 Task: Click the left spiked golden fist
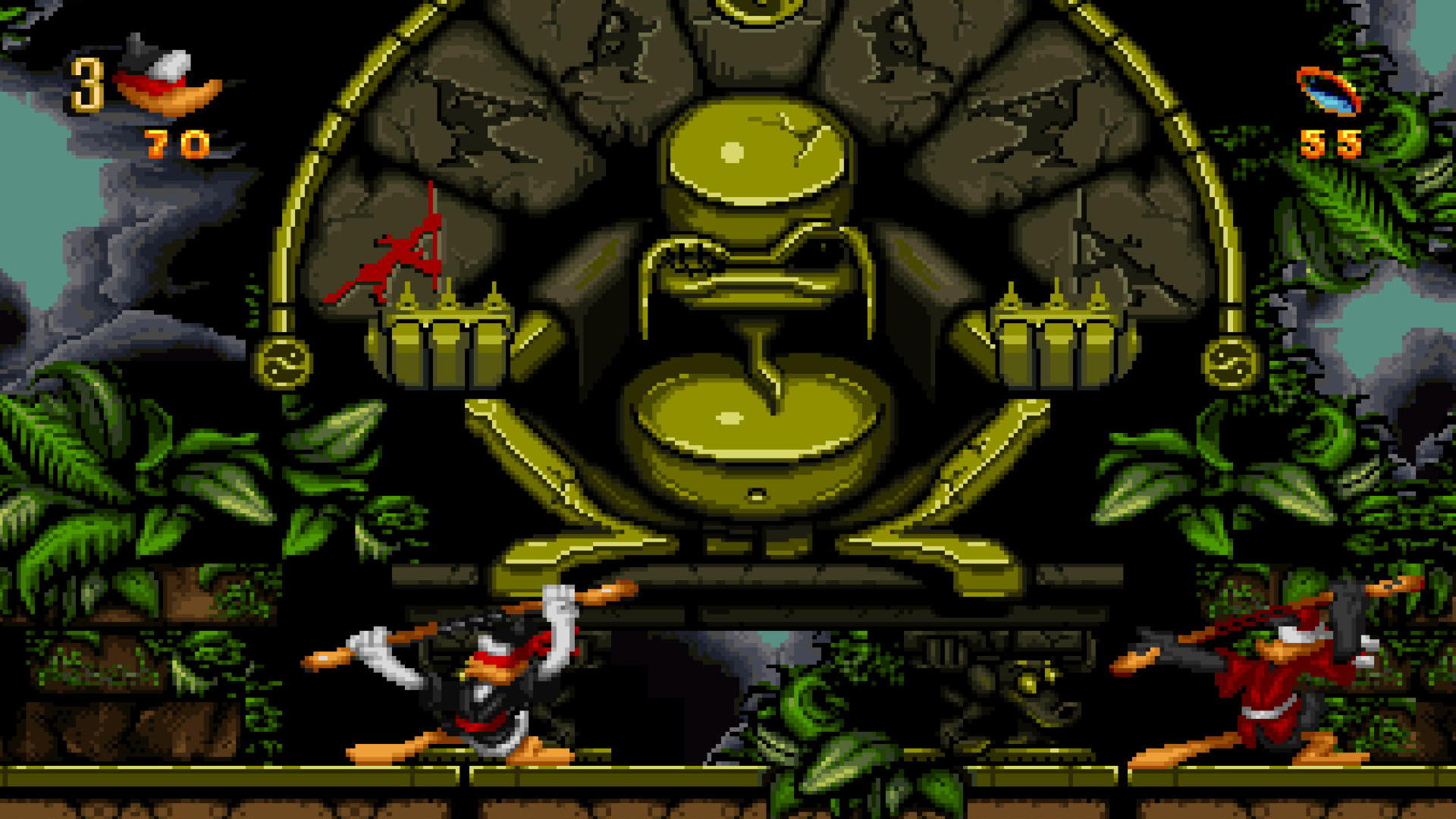(447, 341)
